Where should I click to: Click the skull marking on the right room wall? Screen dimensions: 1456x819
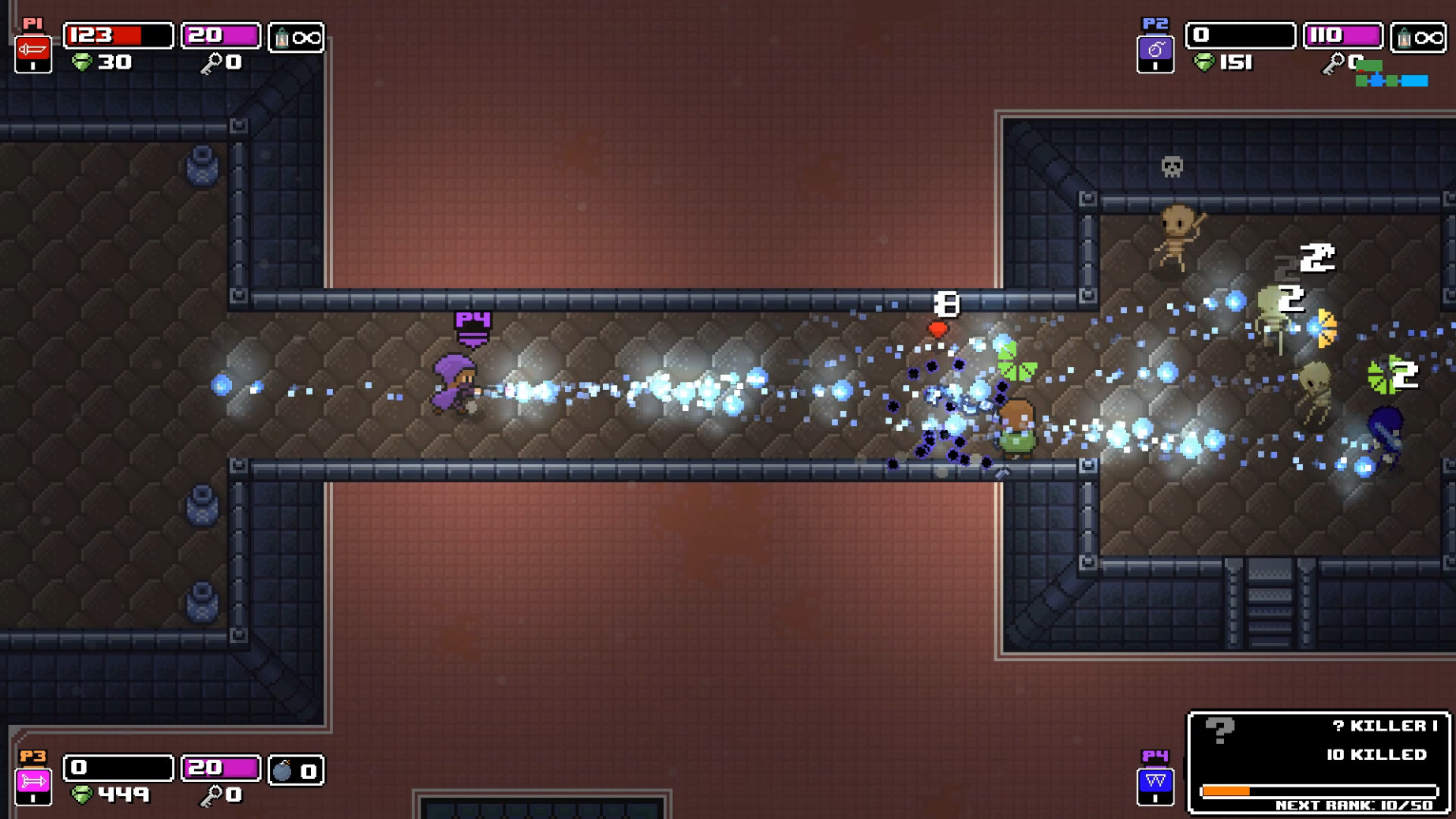(1170, 166)
